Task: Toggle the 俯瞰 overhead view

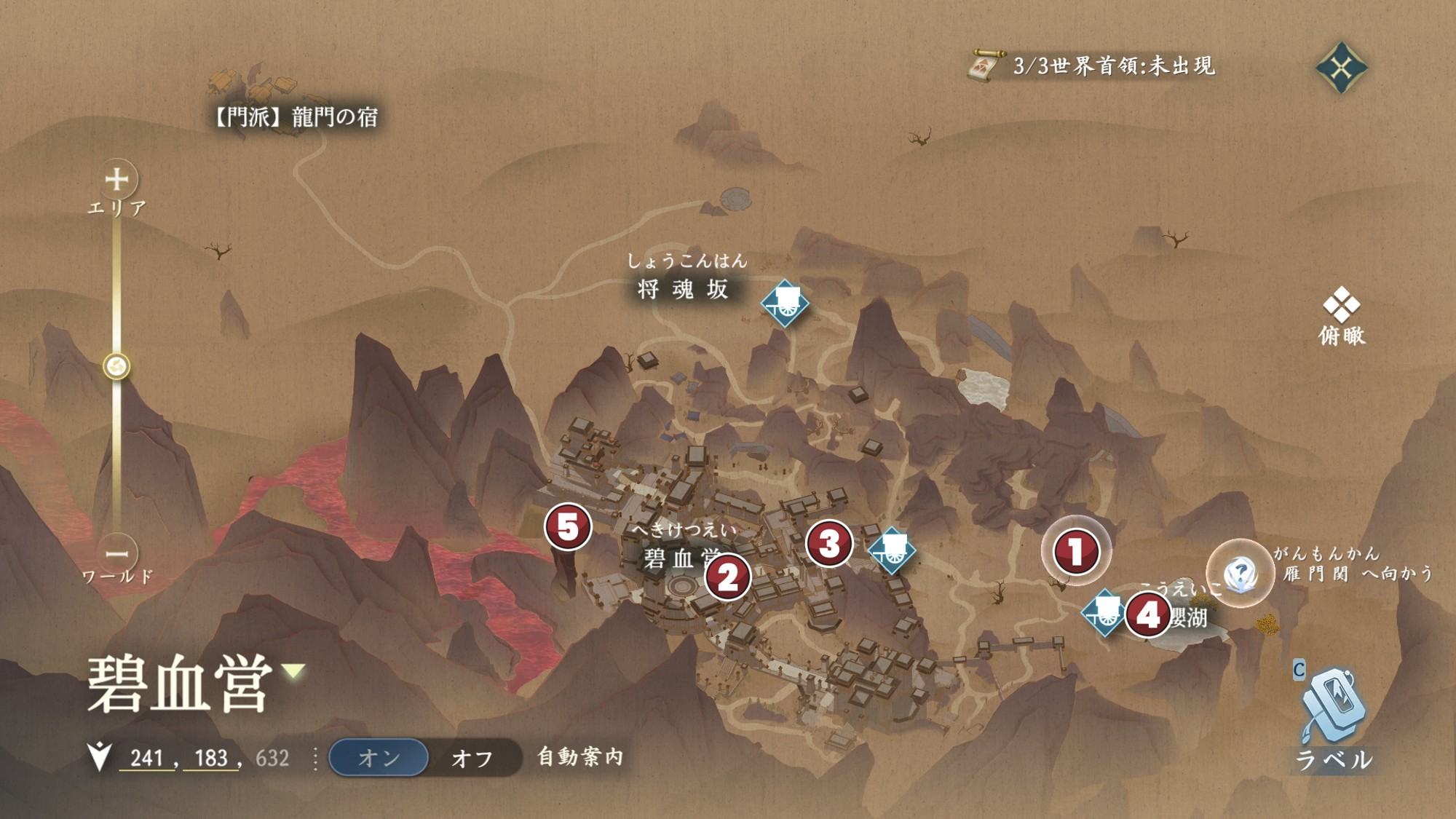Action: pyautogui.click(x=1342, y=315)
